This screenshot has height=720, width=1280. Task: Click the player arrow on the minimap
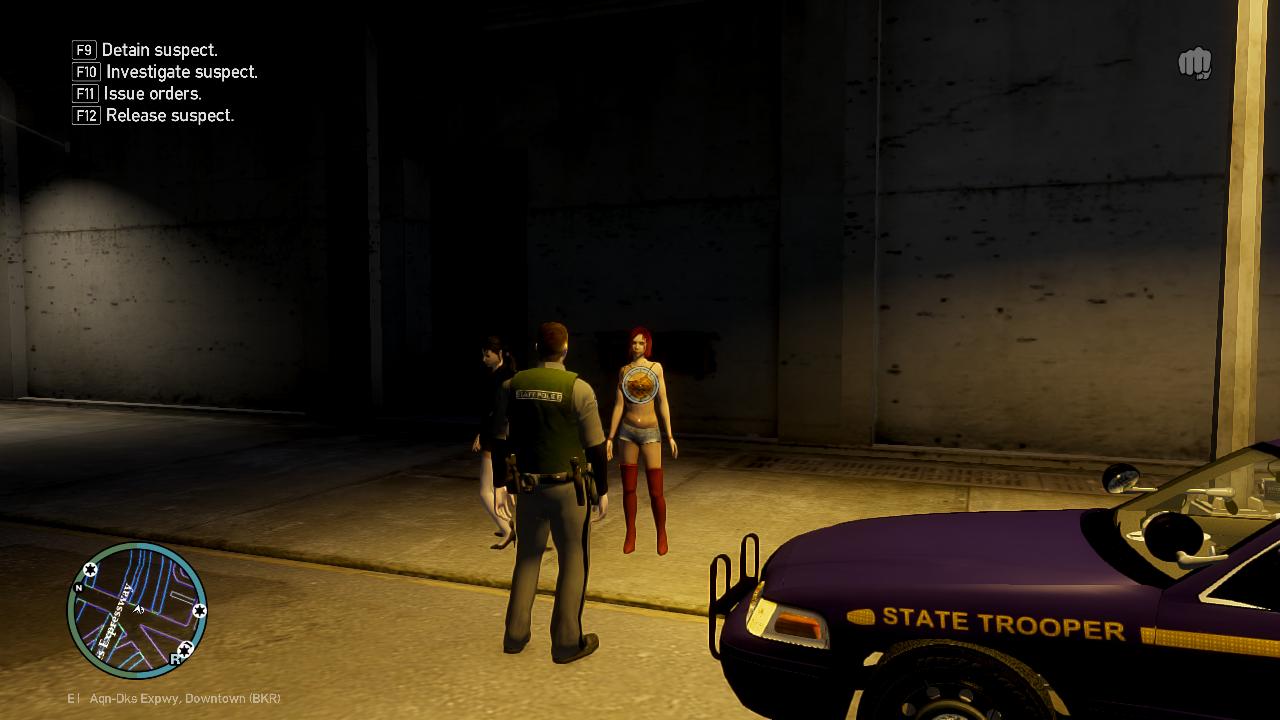138,610
